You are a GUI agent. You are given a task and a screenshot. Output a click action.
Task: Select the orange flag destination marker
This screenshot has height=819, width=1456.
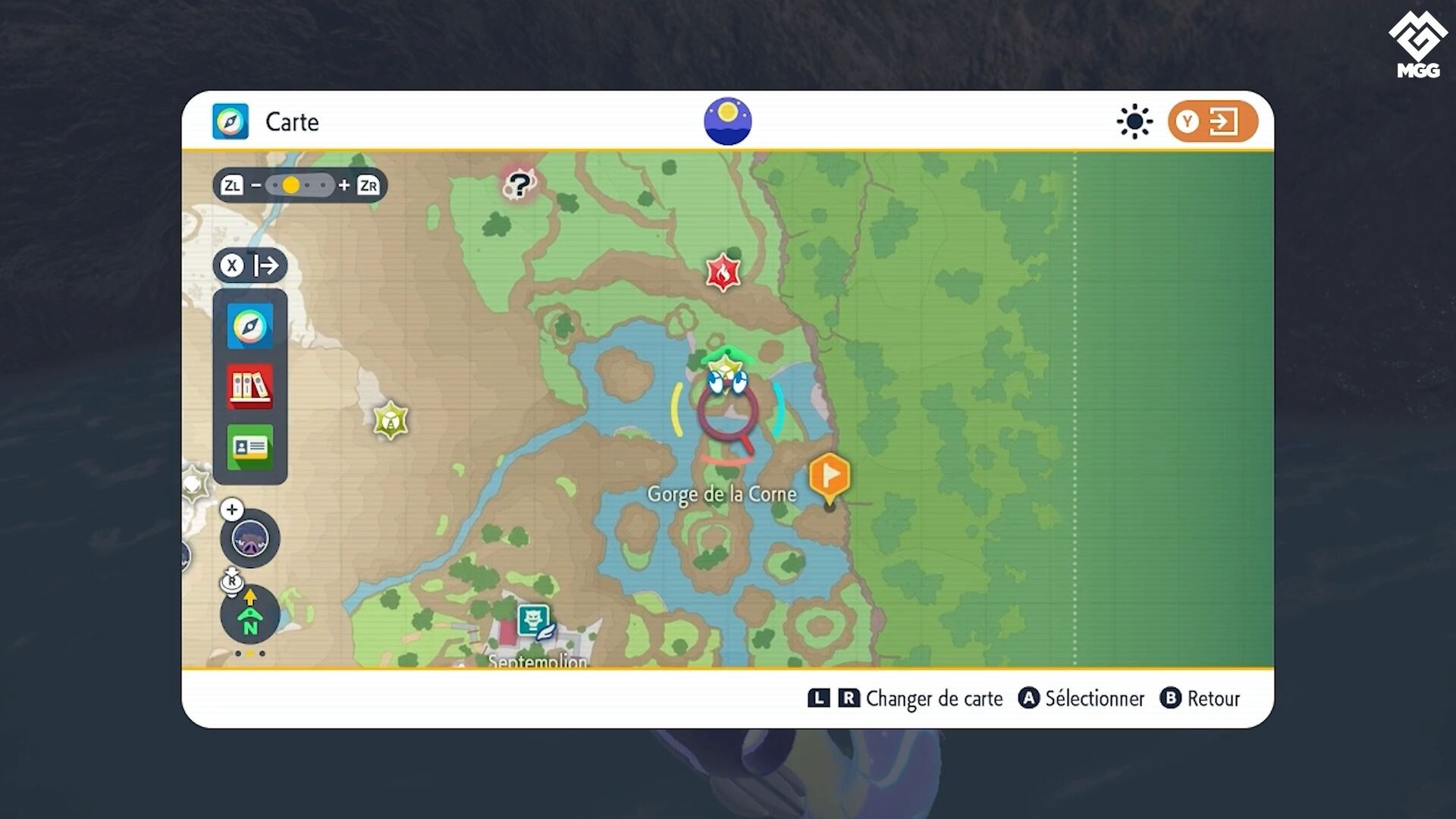829,477
